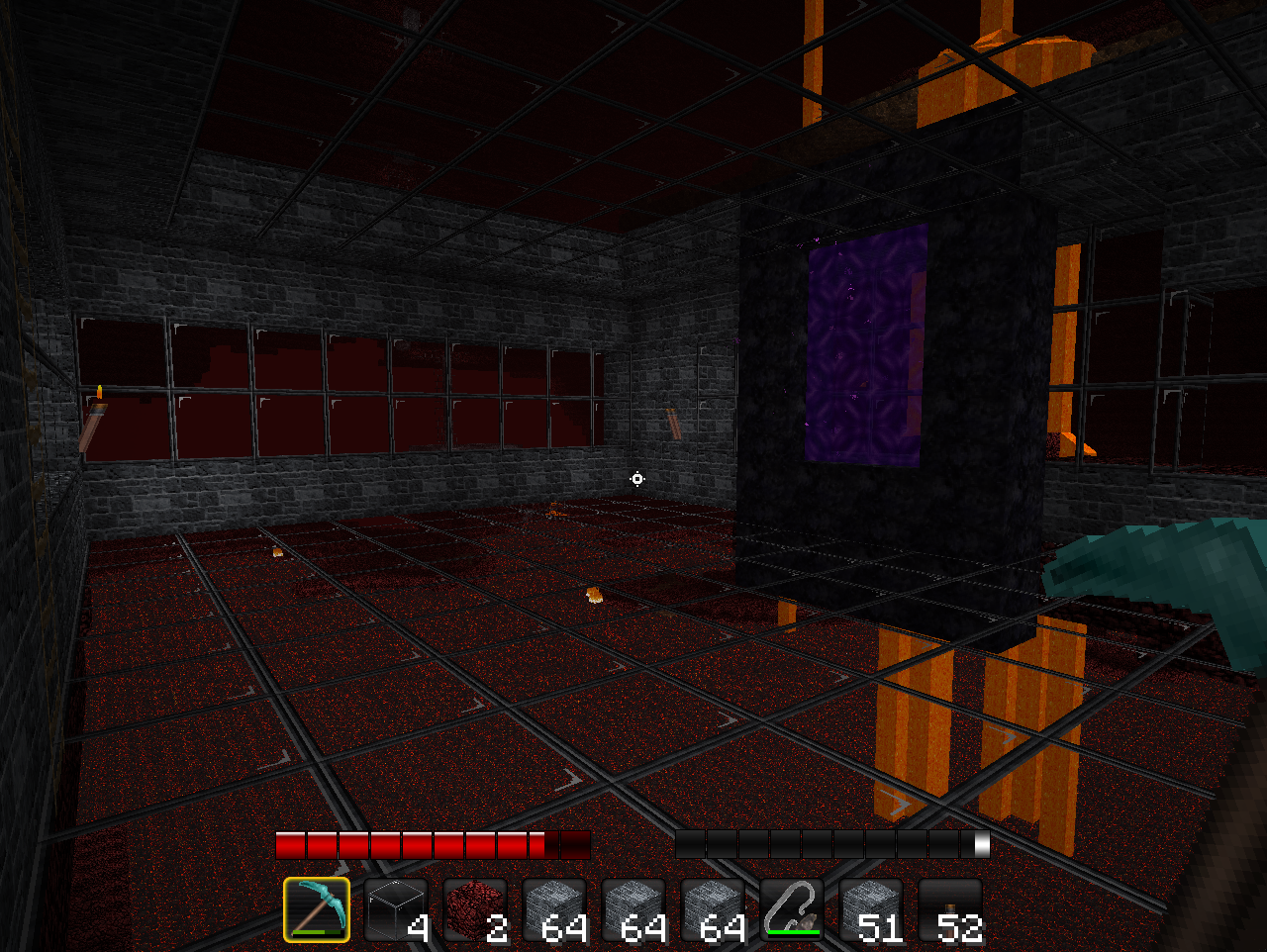Choose the netherrack stack of 2
Viewport: 1267px width, 952px height.
pos(475,909)
